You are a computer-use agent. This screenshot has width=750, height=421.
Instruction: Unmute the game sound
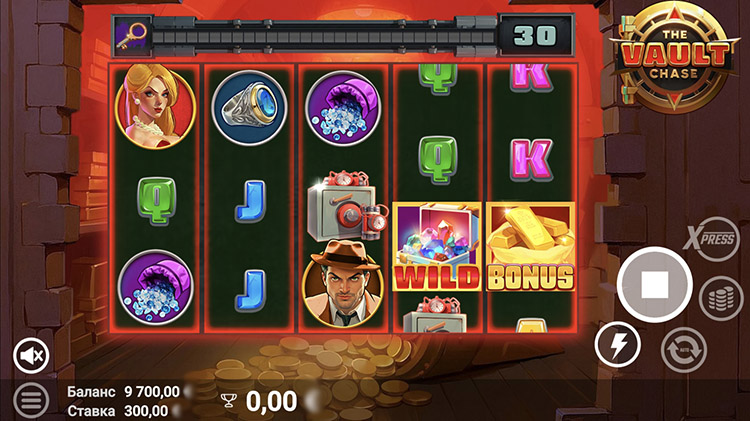[32, 354]
